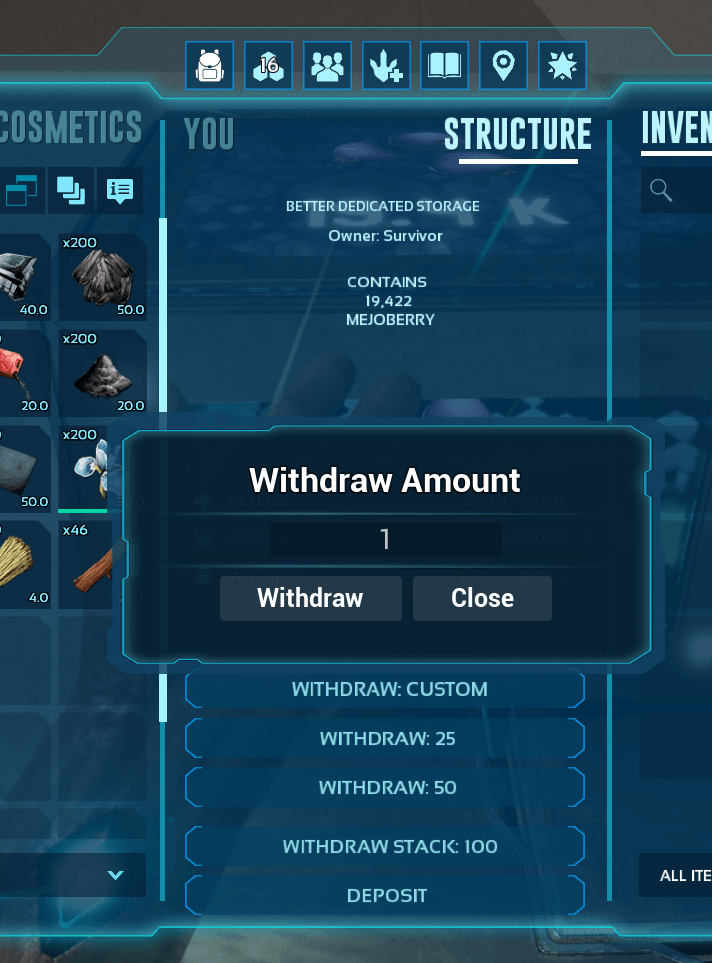Open the open-book notes icon
712x963 pixels.
pyautogui.click(x=444, y=66)
